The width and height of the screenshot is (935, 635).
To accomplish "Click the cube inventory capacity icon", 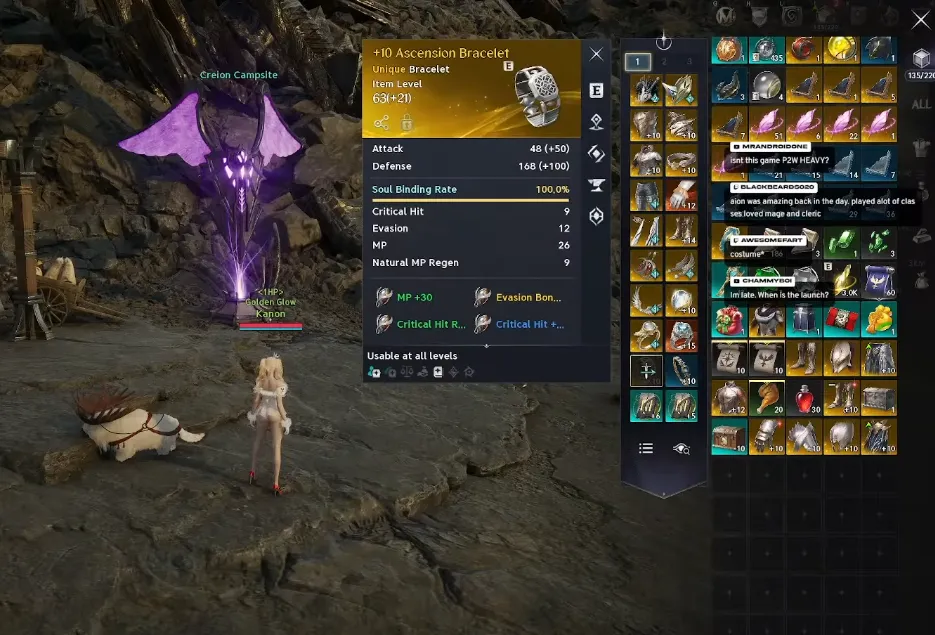I will tap(920, 58).
